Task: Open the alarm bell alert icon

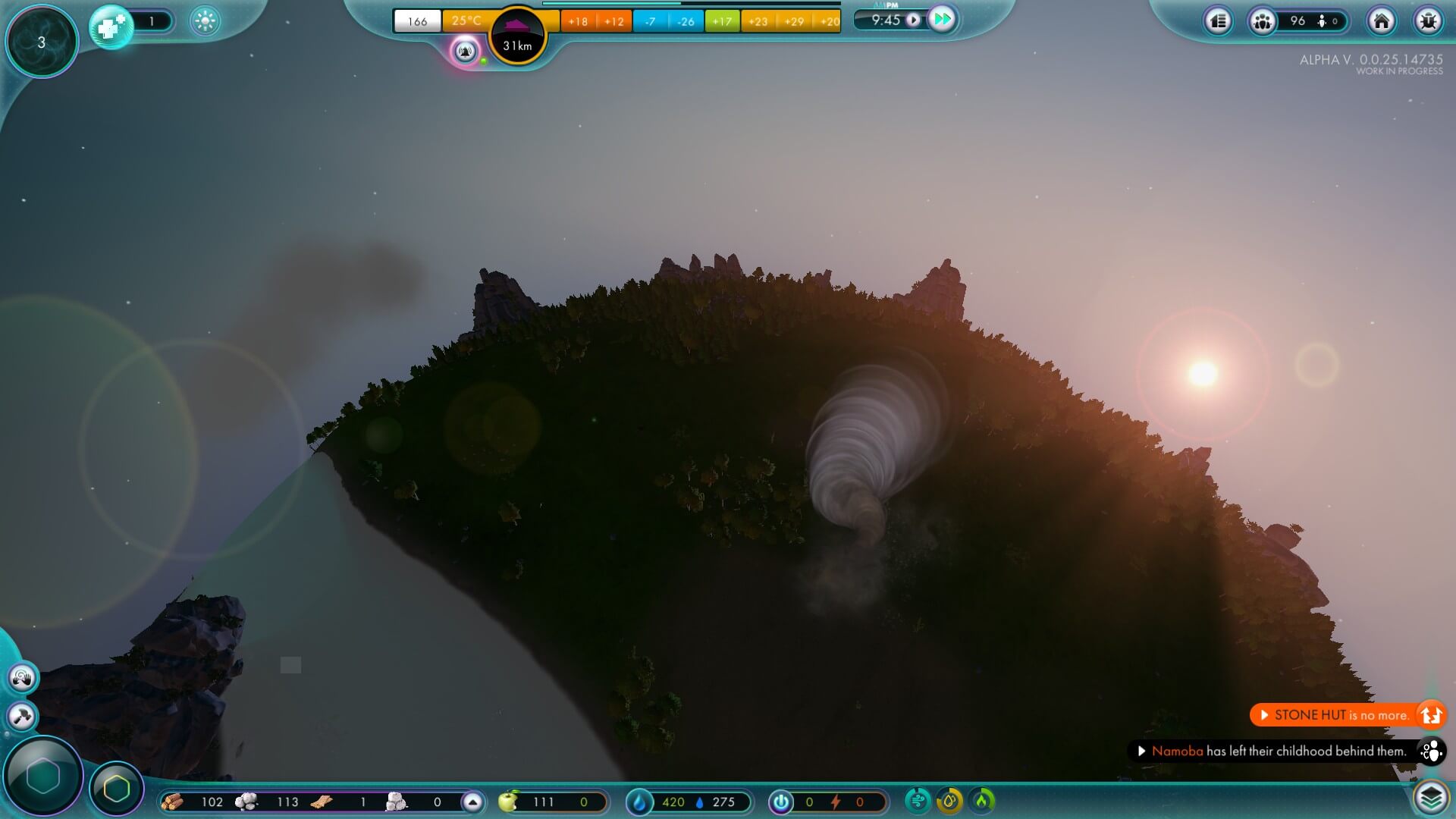Action: [x=465, y=52]
